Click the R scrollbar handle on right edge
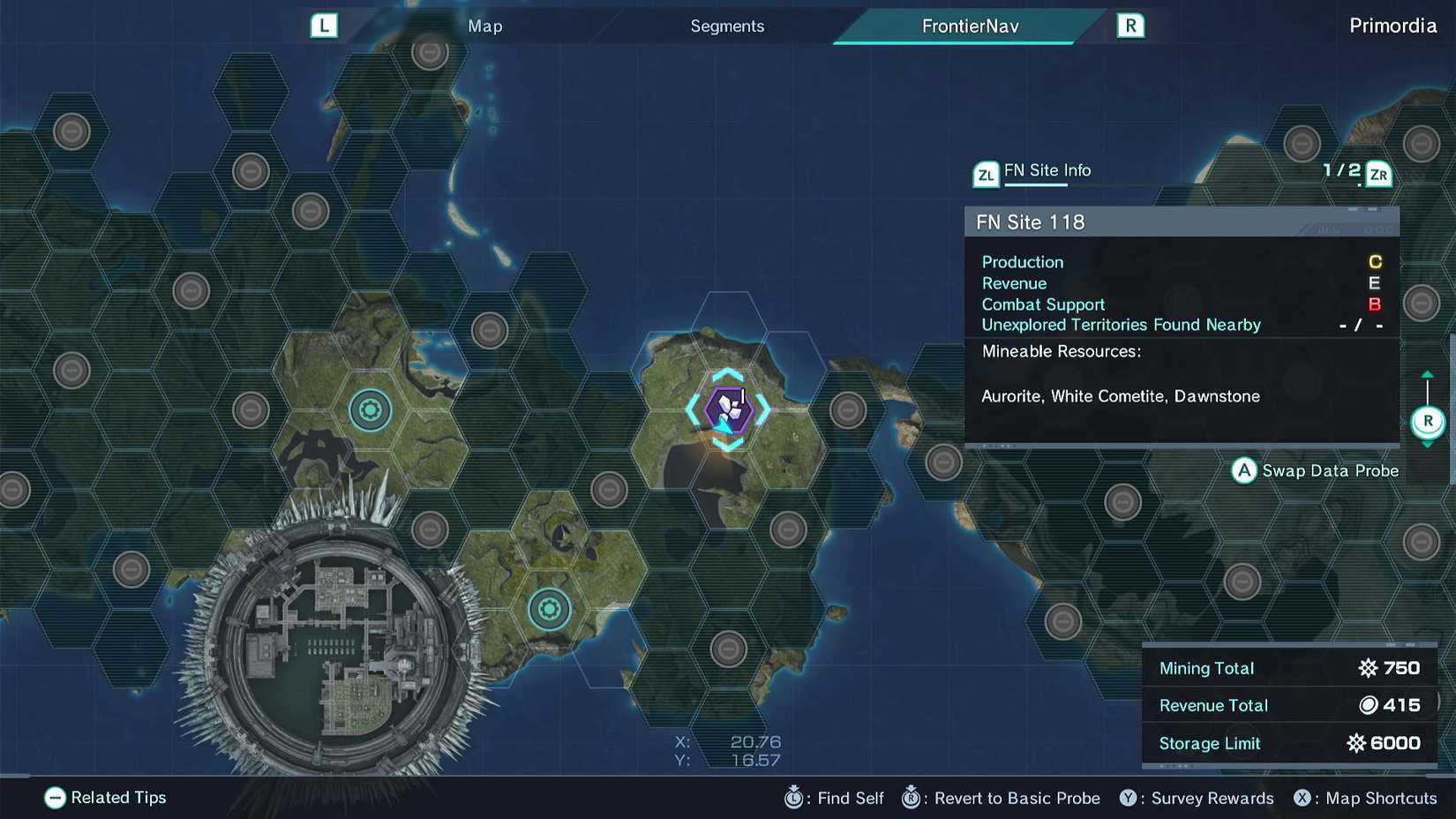1456x819 pixels. click(x=1429, y=421)
